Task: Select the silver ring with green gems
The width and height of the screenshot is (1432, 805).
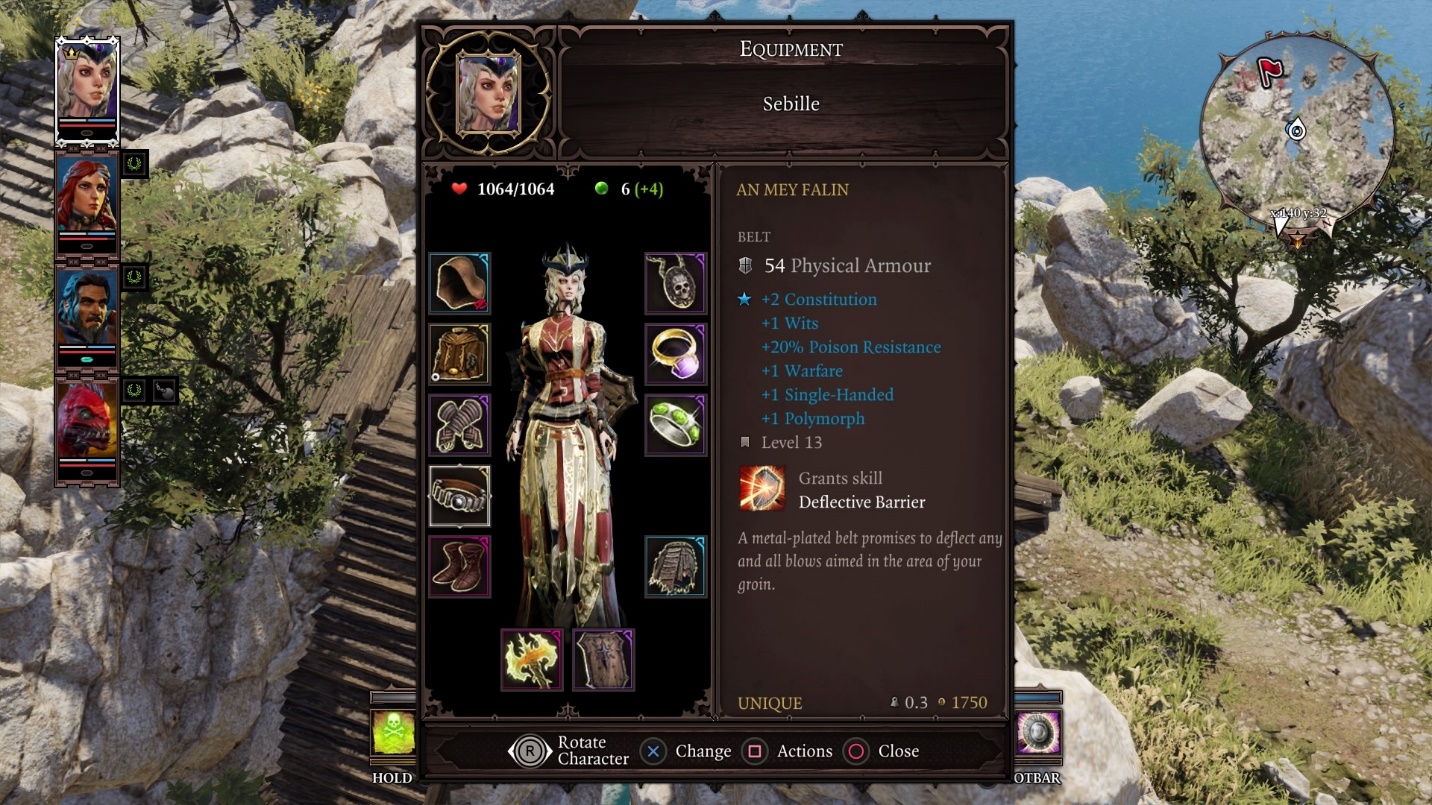Action: (676, 425)
